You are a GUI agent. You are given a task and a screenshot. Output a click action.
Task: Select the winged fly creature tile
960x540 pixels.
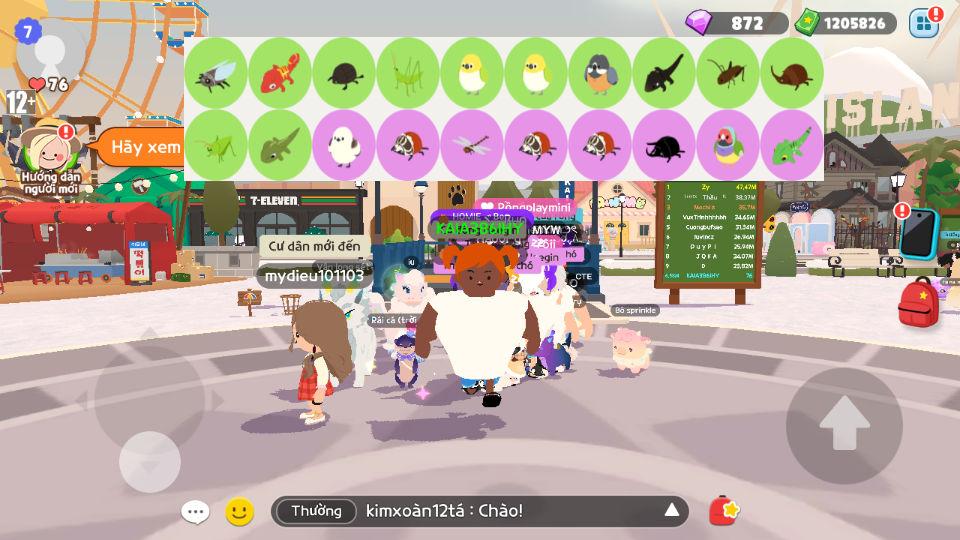coord(217,73)
